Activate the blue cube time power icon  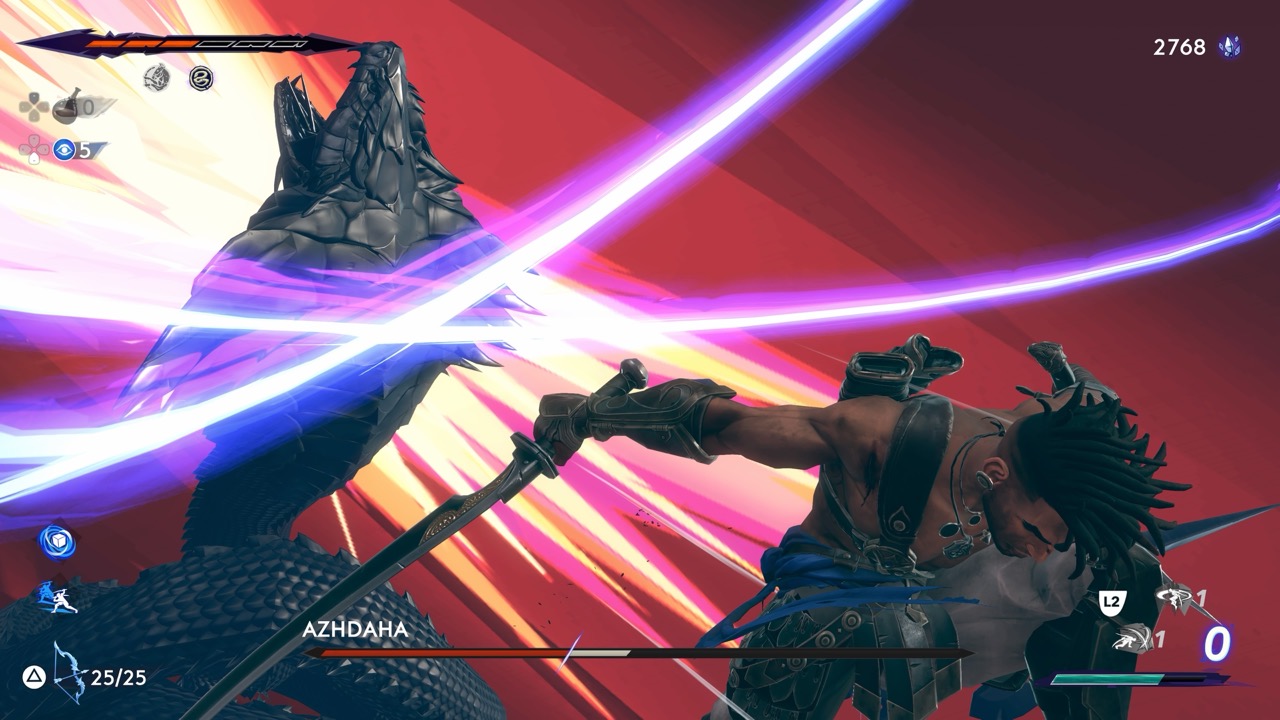[57, 541]
